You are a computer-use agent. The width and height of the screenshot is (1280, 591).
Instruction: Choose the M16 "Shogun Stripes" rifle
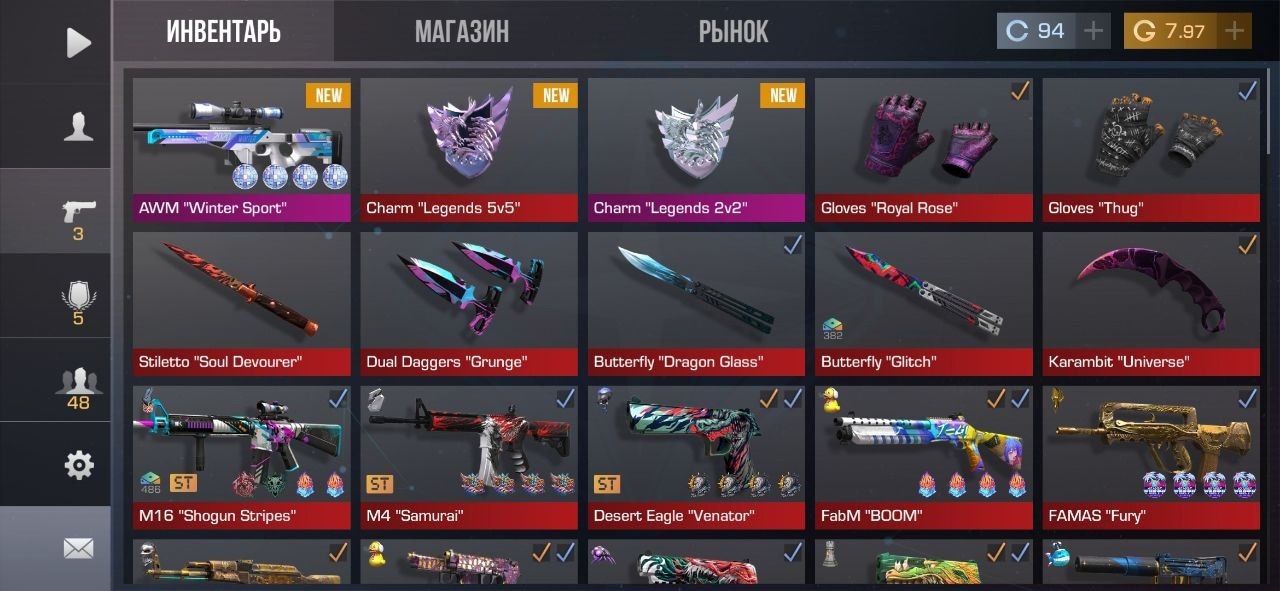tap(241, 456)
